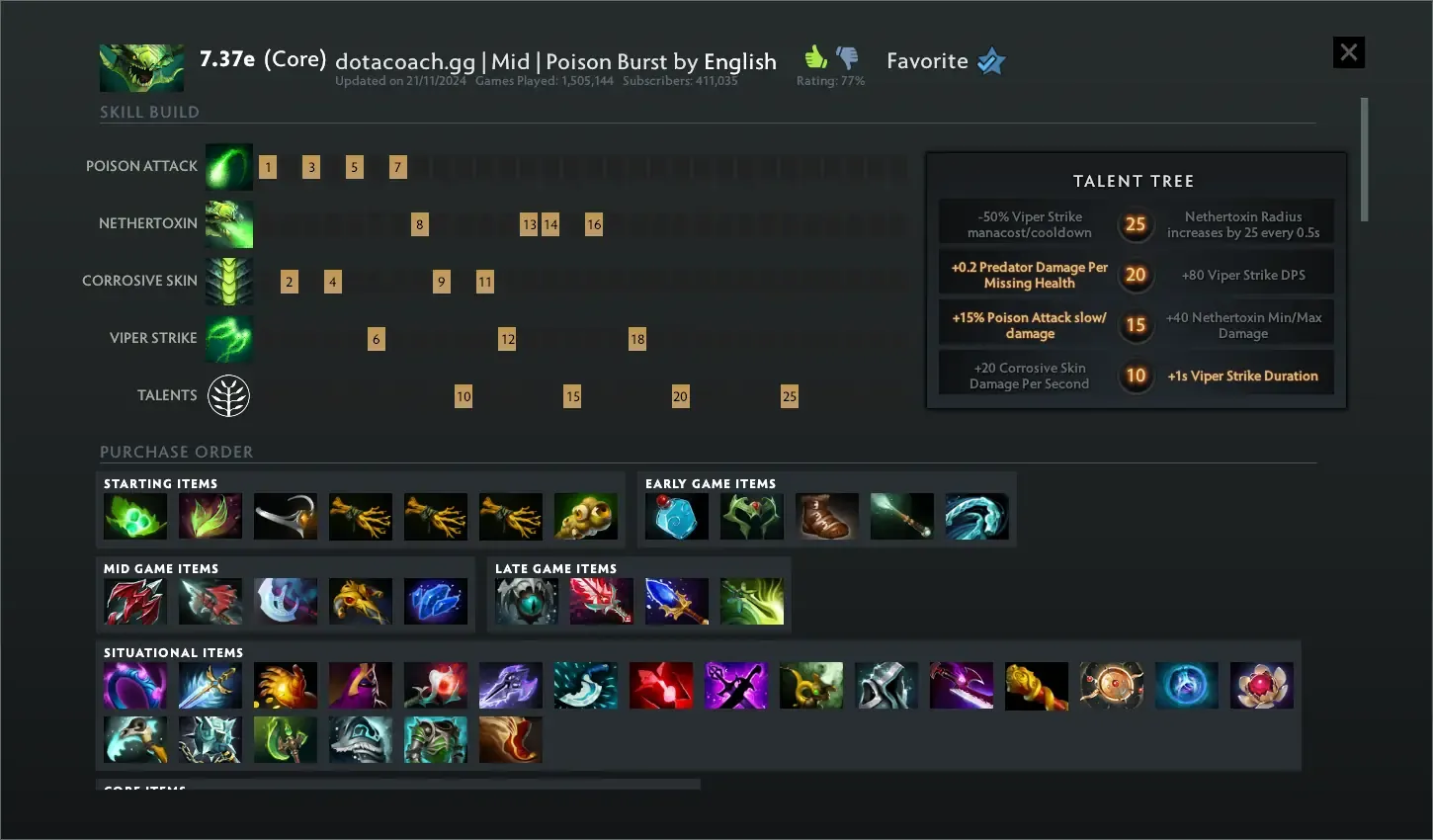Click the Viper hero portrait

point(141,67)
